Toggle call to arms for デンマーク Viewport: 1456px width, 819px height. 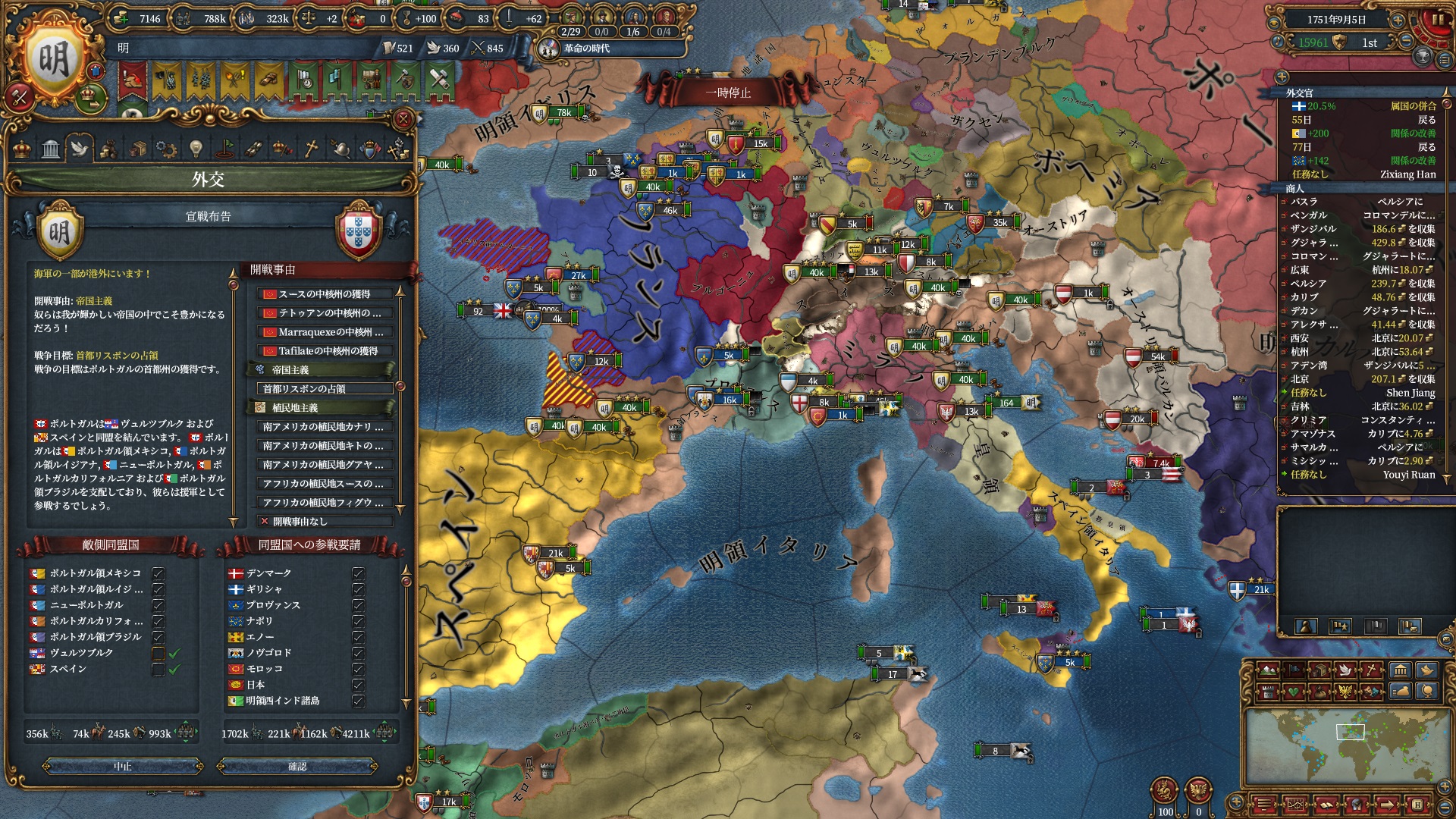[359, 573]
